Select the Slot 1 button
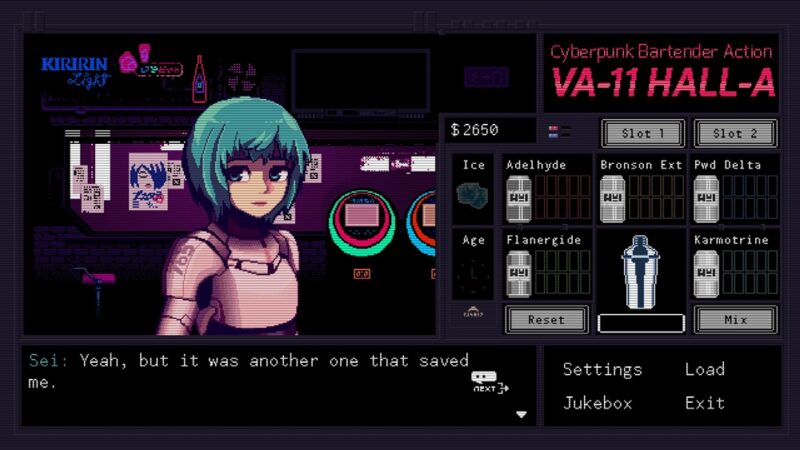The width and height of the screenshot is (800, 450). tap(642, 133)
